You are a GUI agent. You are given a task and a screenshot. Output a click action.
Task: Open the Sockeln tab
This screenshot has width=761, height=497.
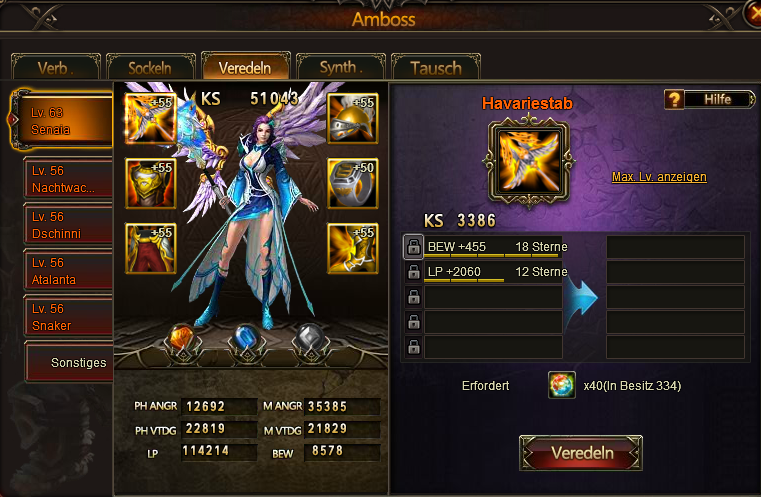tap(149, 68)
